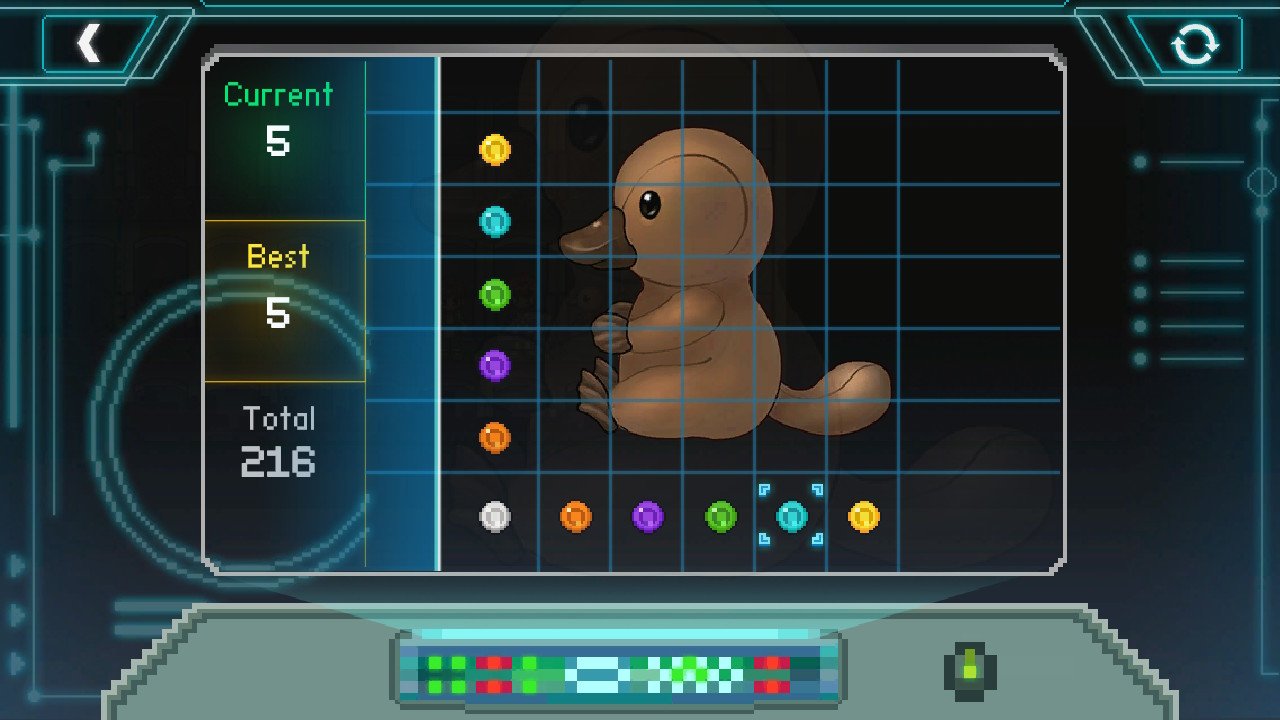Select the purple gem in the bottom row
The height and width of the screenshot is (720, 1280).
(648, 517)
